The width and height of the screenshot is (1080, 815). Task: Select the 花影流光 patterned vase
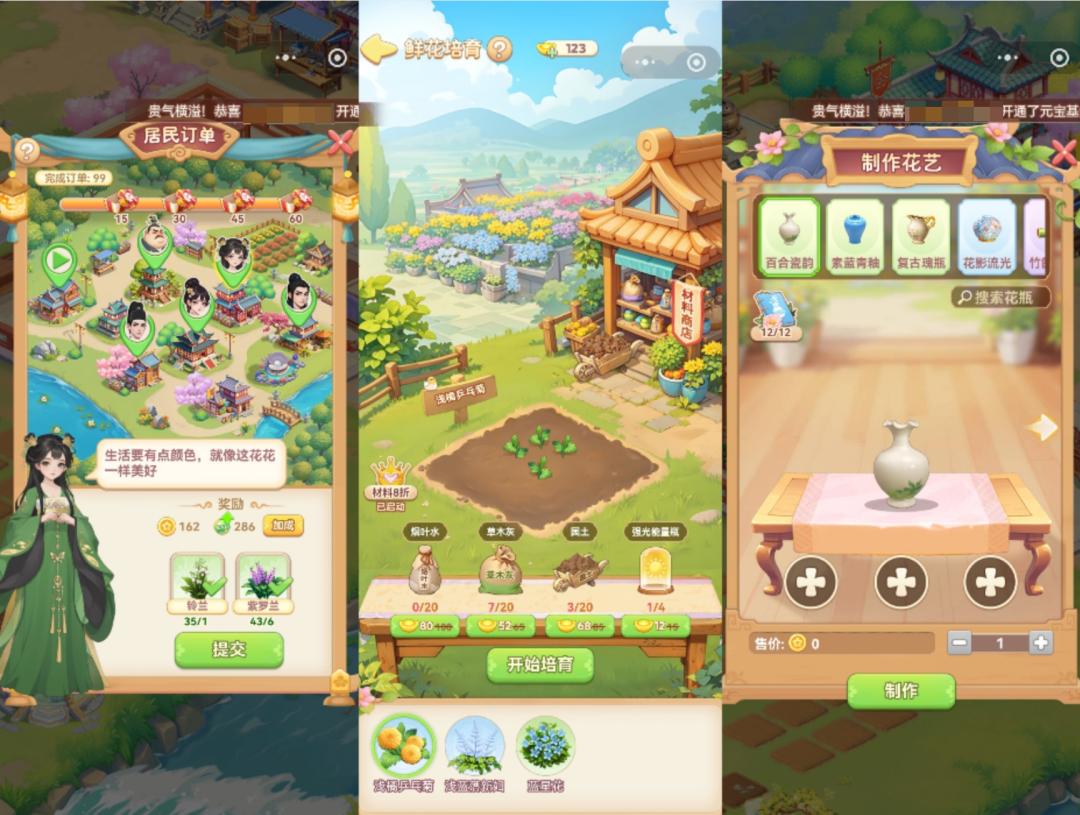coord(986,237)
